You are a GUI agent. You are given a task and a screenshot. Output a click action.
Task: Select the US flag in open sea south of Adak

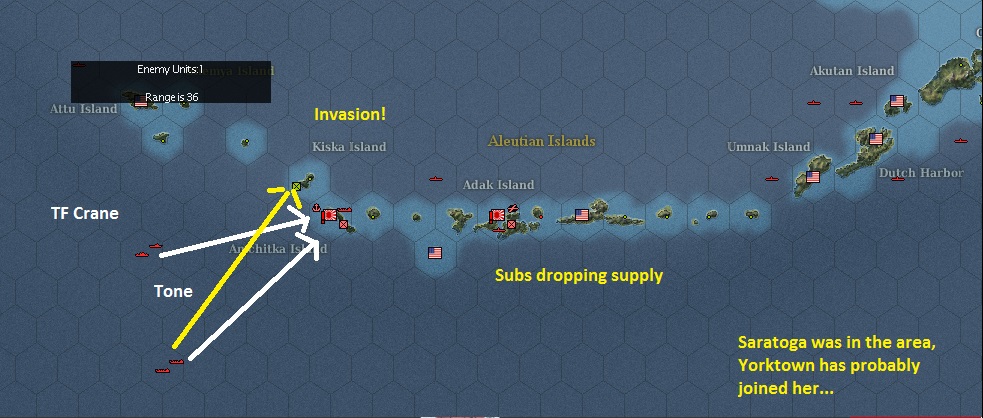434,252
